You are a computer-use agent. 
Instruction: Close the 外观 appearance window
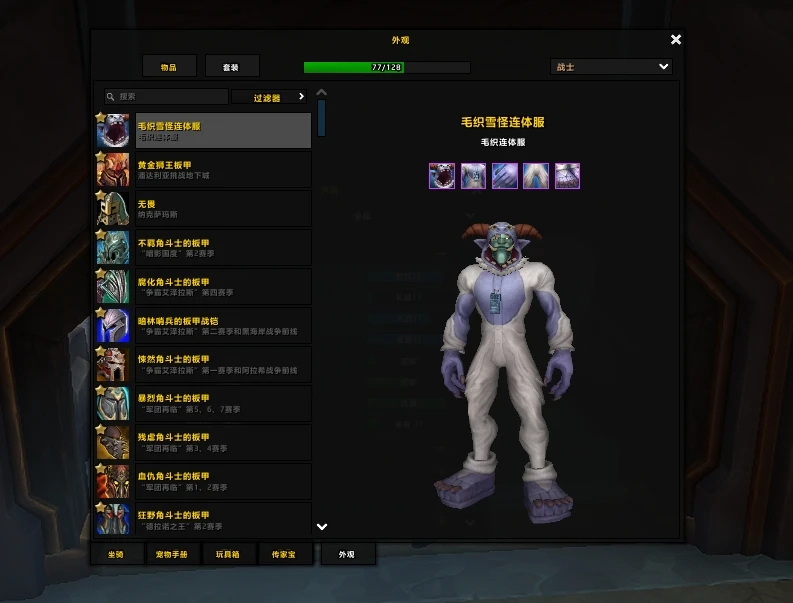coord(676,40)
